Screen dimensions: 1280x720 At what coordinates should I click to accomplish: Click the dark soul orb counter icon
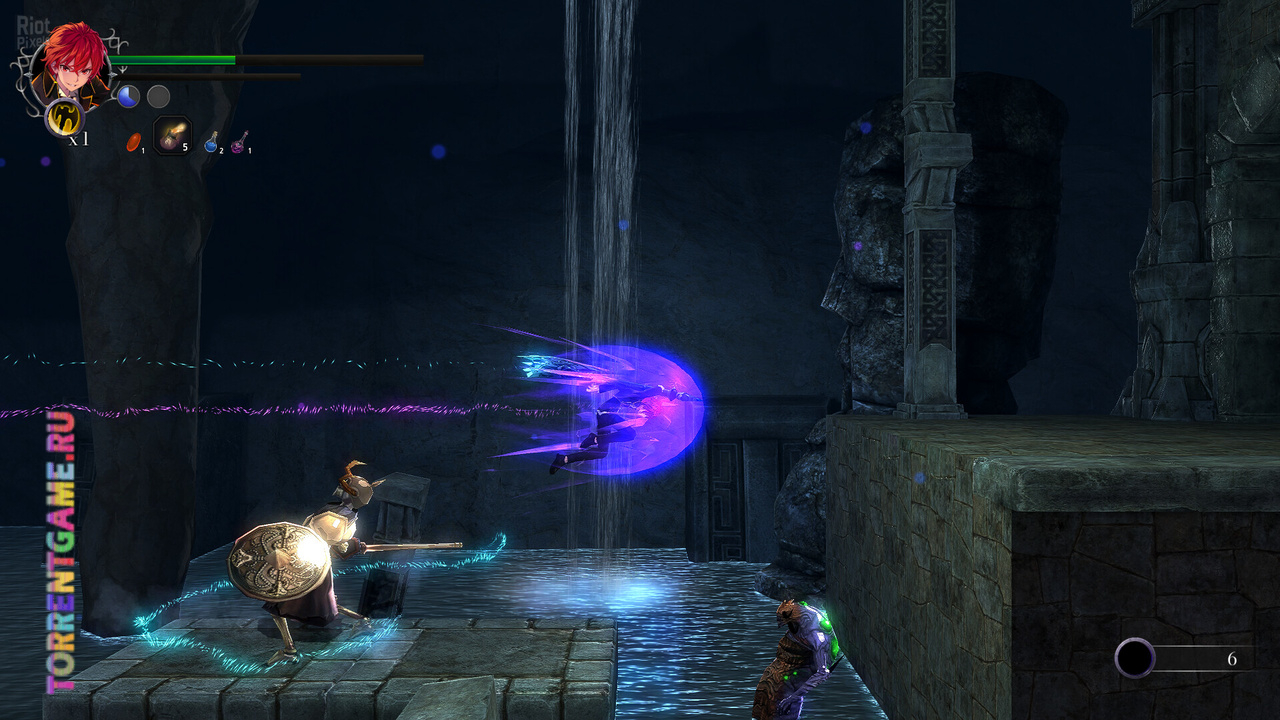[1135, 658]
